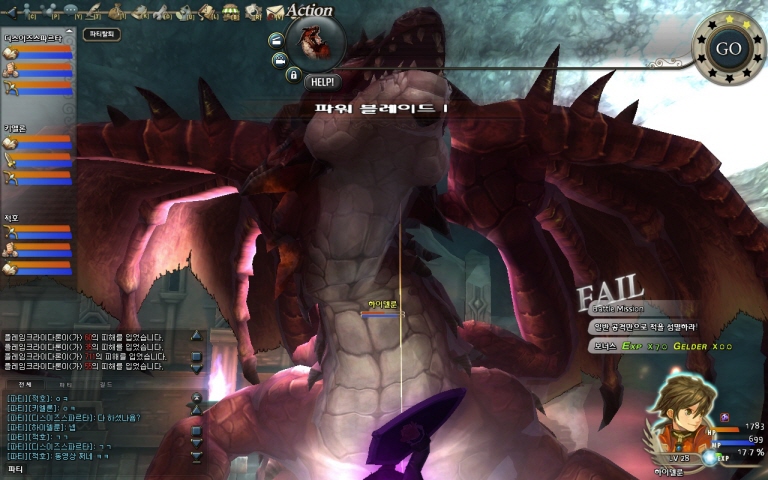Screen dimensions: 768x480
Task: Open the shop stall icon
Action: point(231,12)
